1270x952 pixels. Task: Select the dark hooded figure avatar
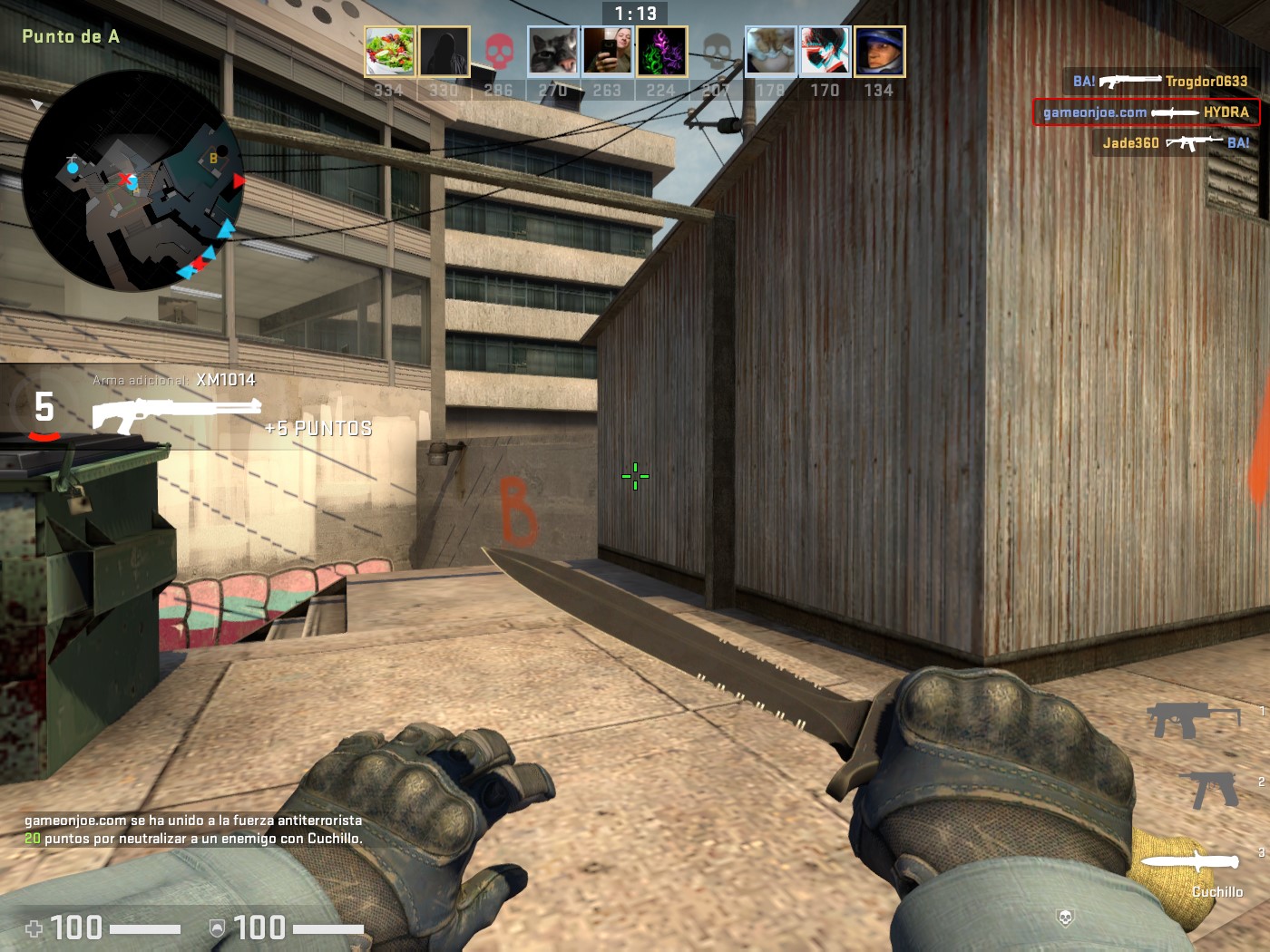point(444,51)
